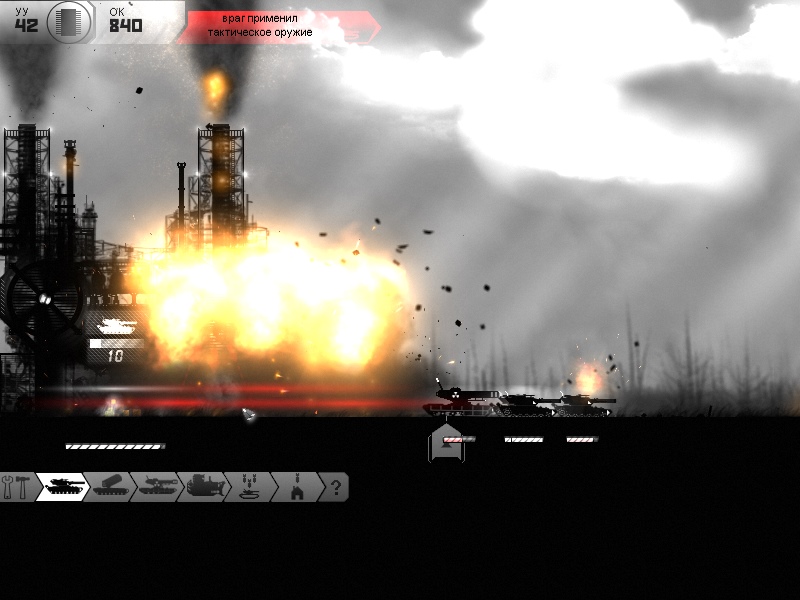Open the question mark help button

click(336, 487)
